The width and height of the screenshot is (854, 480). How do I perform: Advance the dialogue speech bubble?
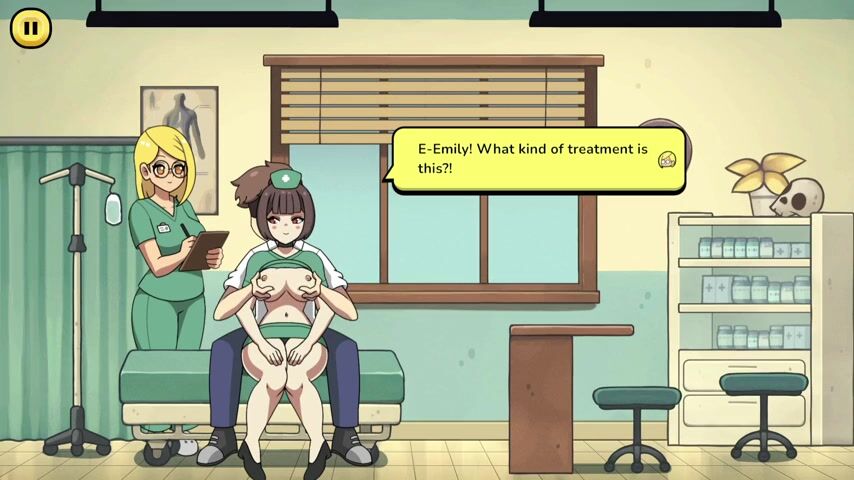537,159
